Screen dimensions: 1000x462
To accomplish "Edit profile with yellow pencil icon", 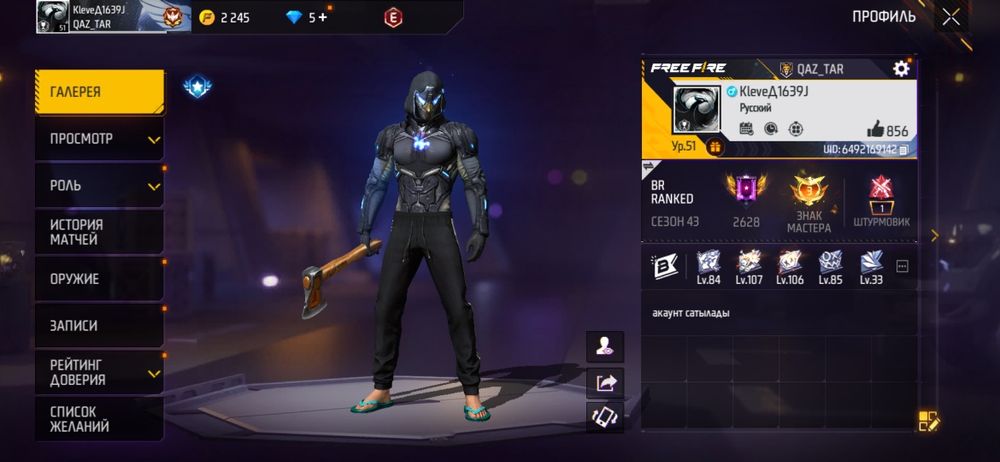I will pos(929,421).
